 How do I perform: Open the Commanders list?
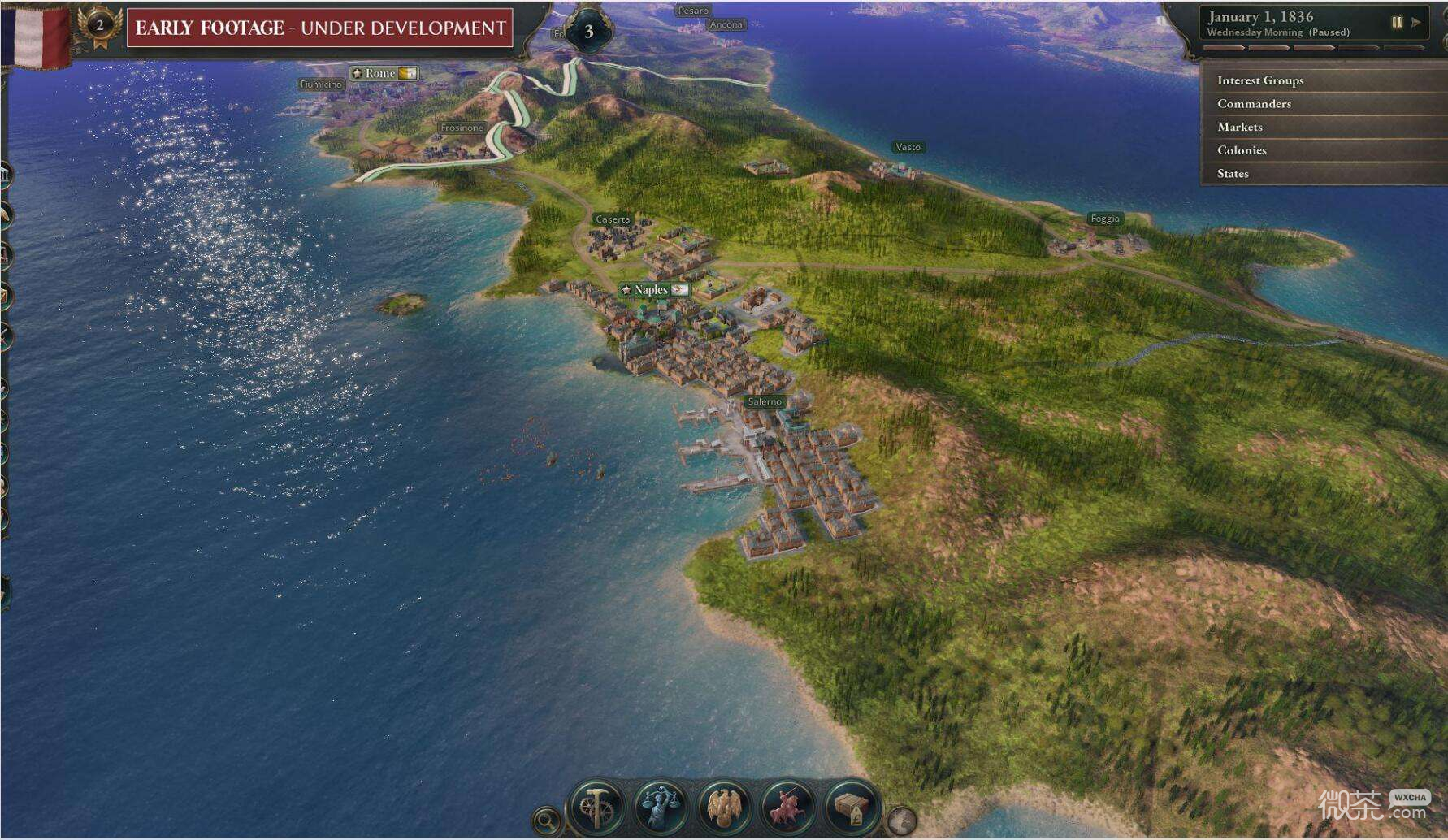click(x=1254, y=104)
